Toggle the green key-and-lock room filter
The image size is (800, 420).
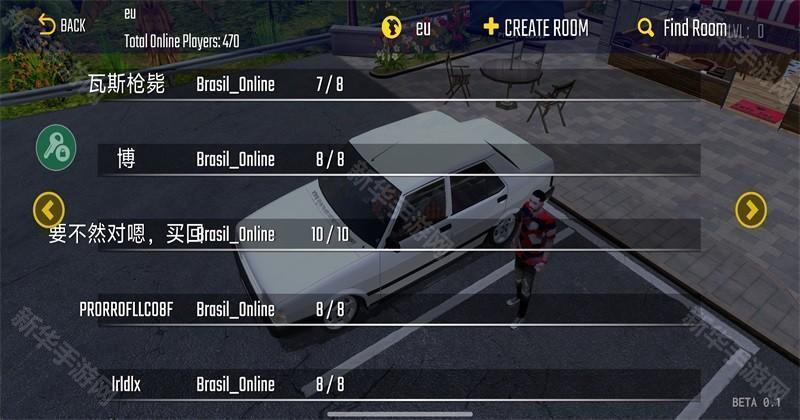(x=56, y=147)
